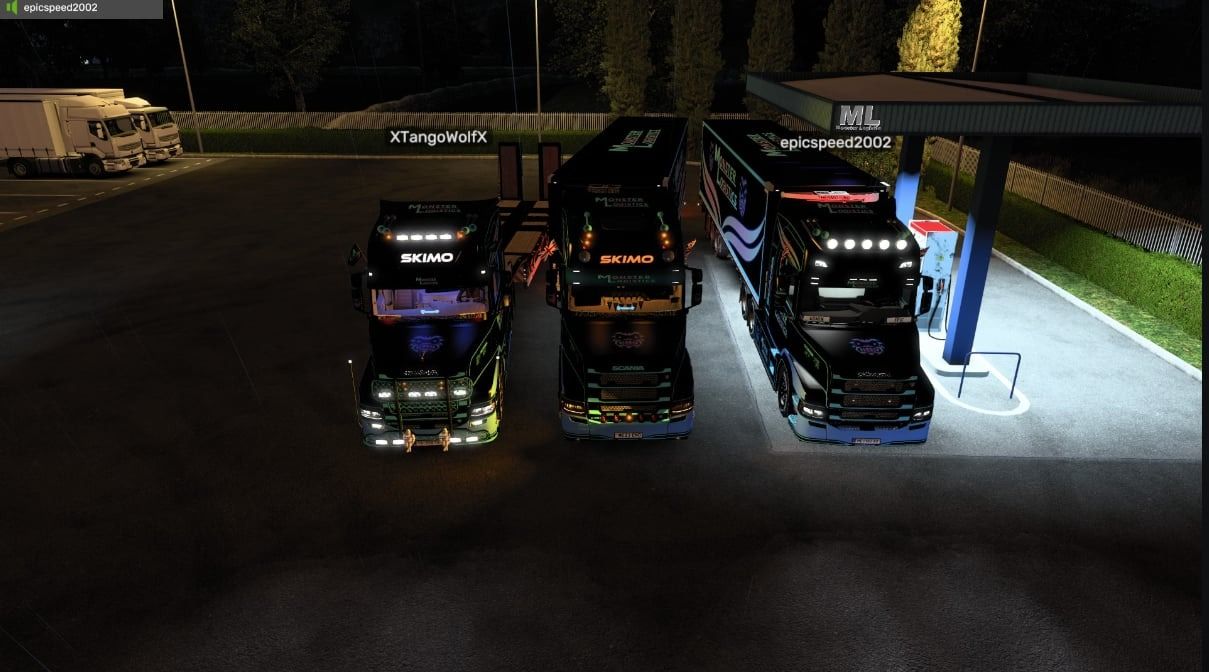
Task: Select epicspeed2002 in the voice overlay
Action: tap(60, 8)
